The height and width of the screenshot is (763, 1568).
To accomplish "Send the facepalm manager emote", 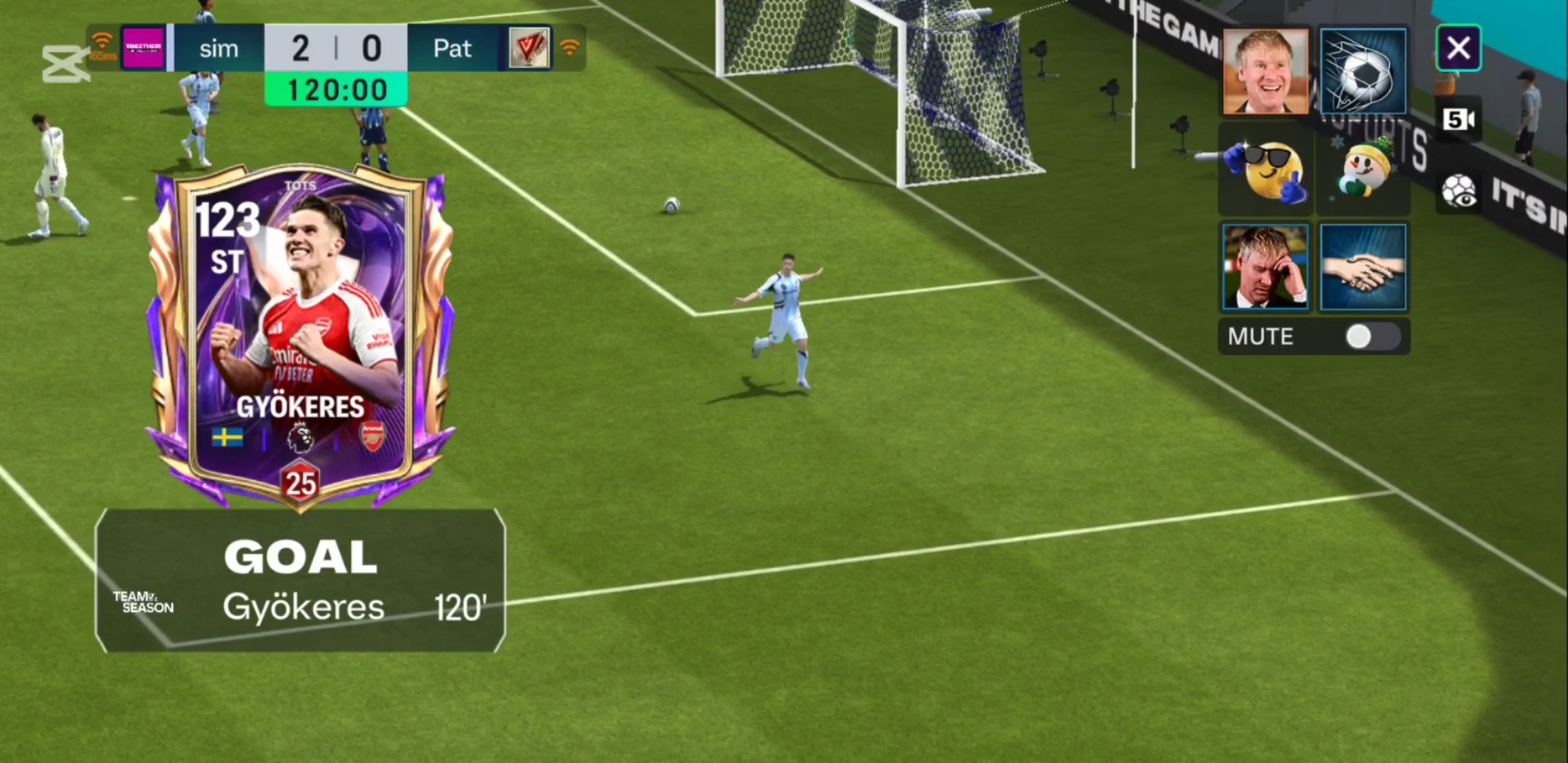I will pyautogui.click(x=1265, y=267).
